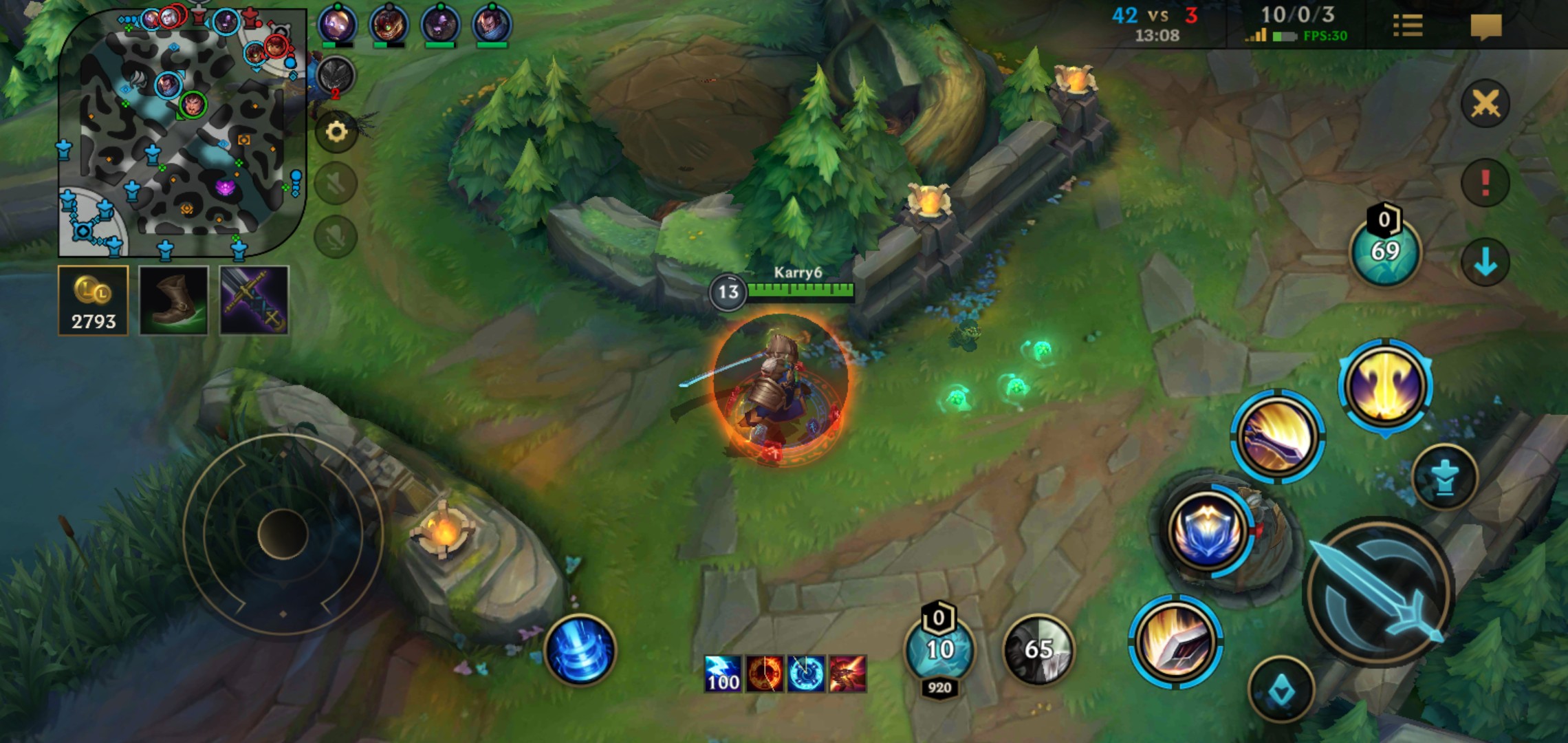Cast the flaming blade ability
The width and height of the screenshot is (1568, 743).
pos(1175,642)
